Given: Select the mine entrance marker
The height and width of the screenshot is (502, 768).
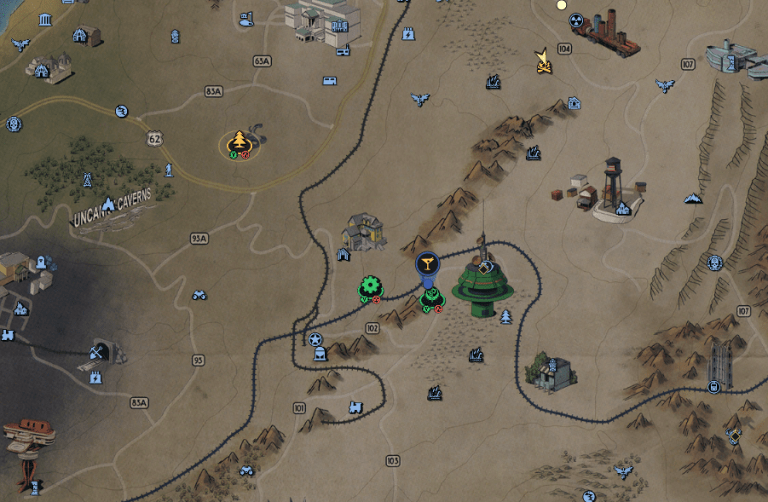Looking at the screenshot, I should tap(99, 352).
